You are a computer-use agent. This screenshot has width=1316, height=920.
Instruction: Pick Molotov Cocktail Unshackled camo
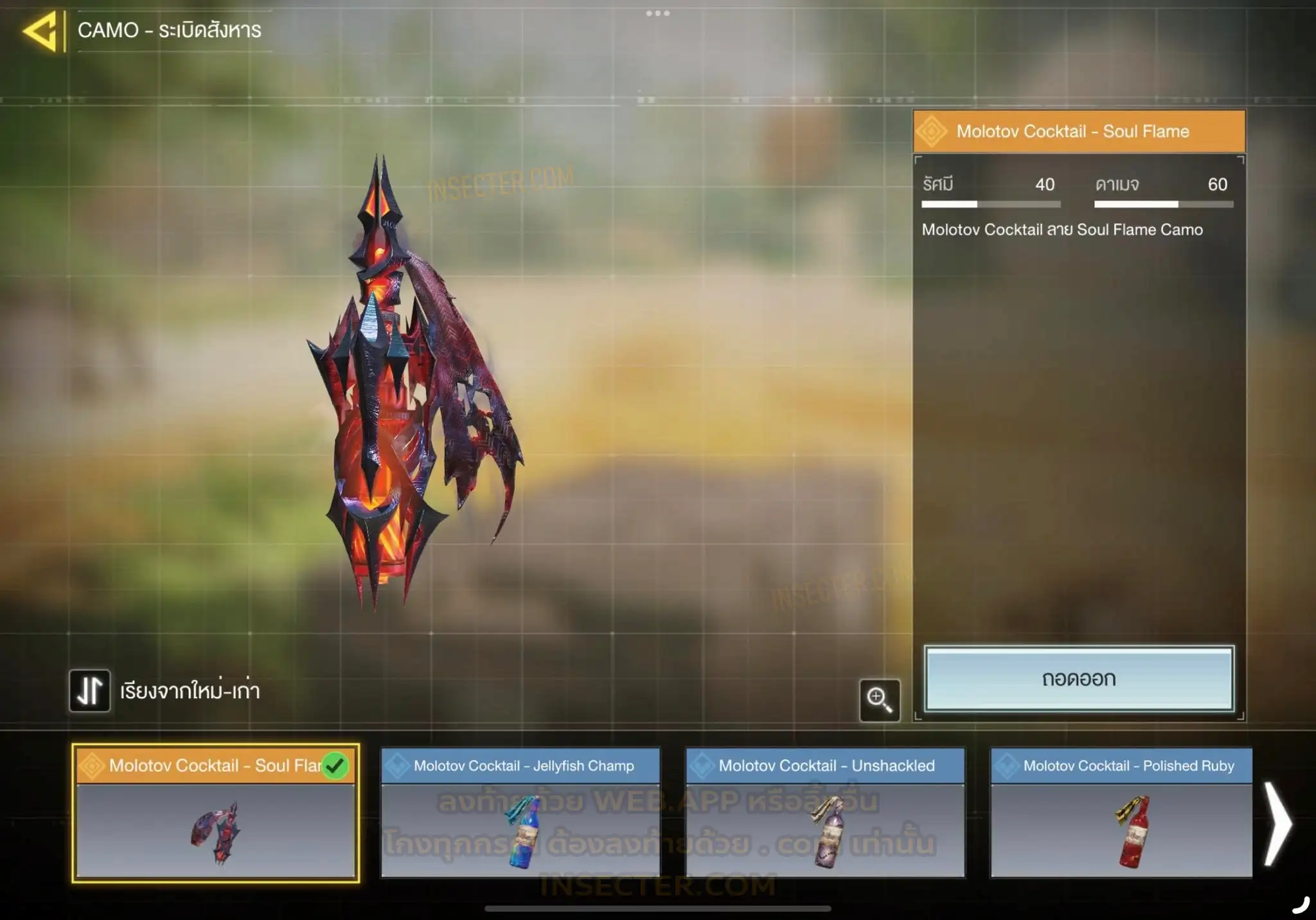825,813
